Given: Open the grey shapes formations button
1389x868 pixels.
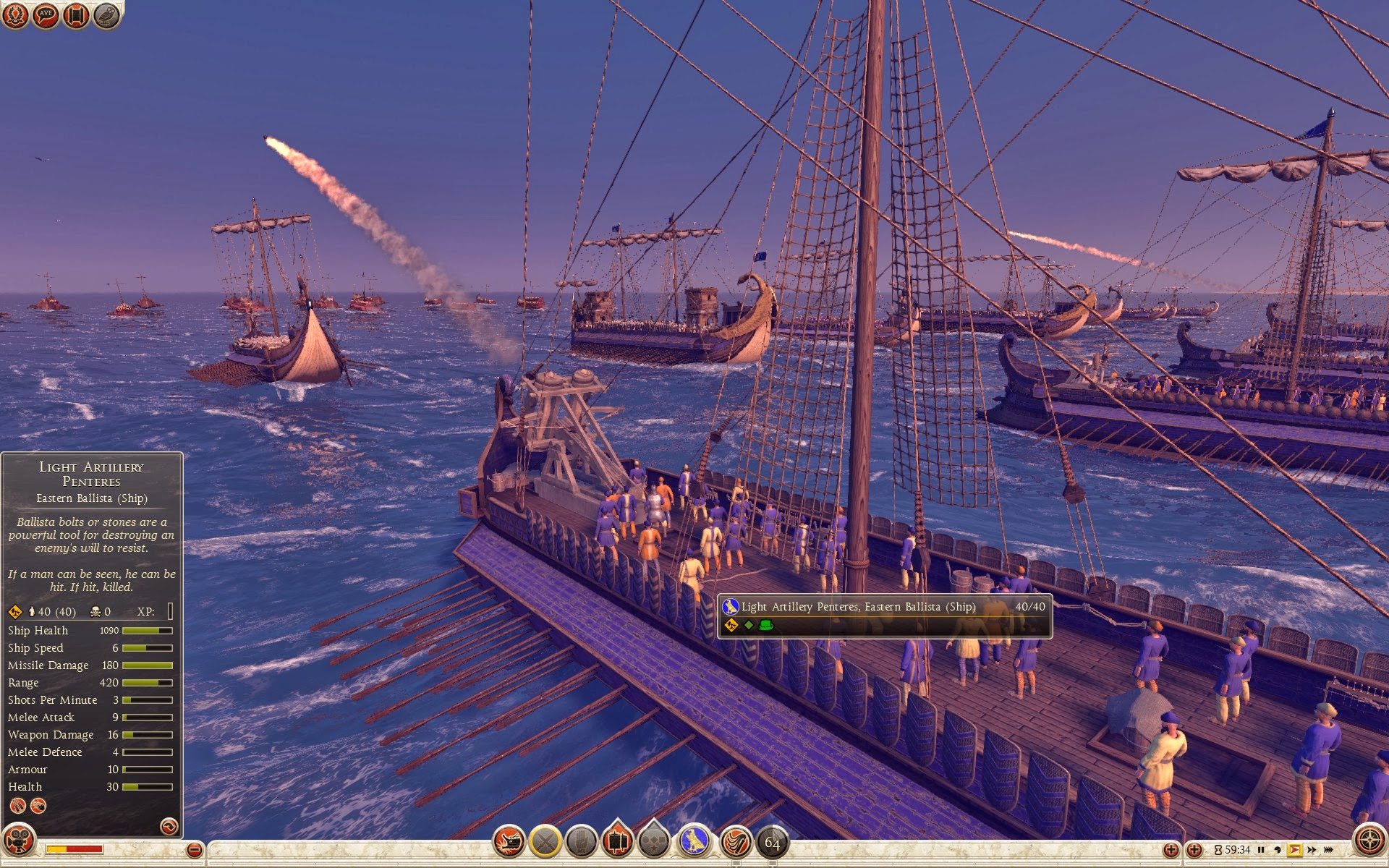Looking at the screenshot, I should (x=655, y=841).
